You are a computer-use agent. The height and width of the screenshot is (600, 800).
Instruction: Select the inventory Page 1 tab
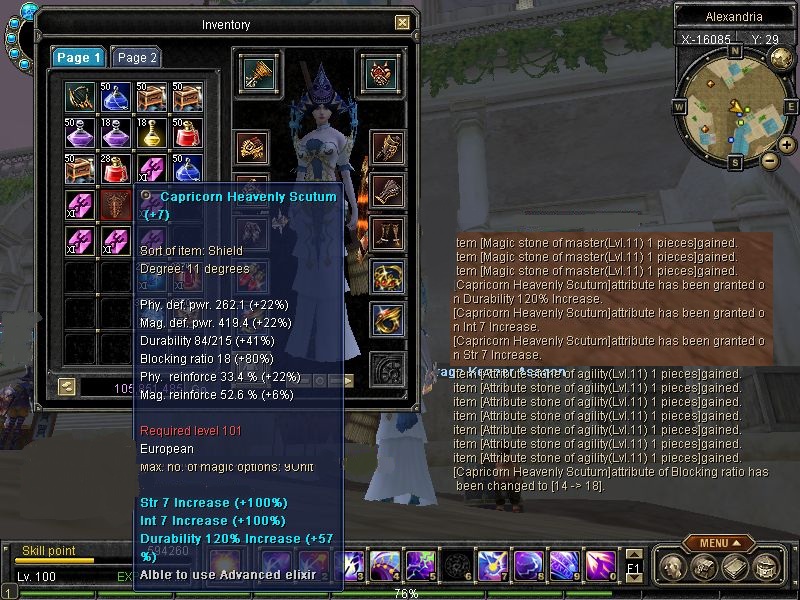(x=78, y=58)
